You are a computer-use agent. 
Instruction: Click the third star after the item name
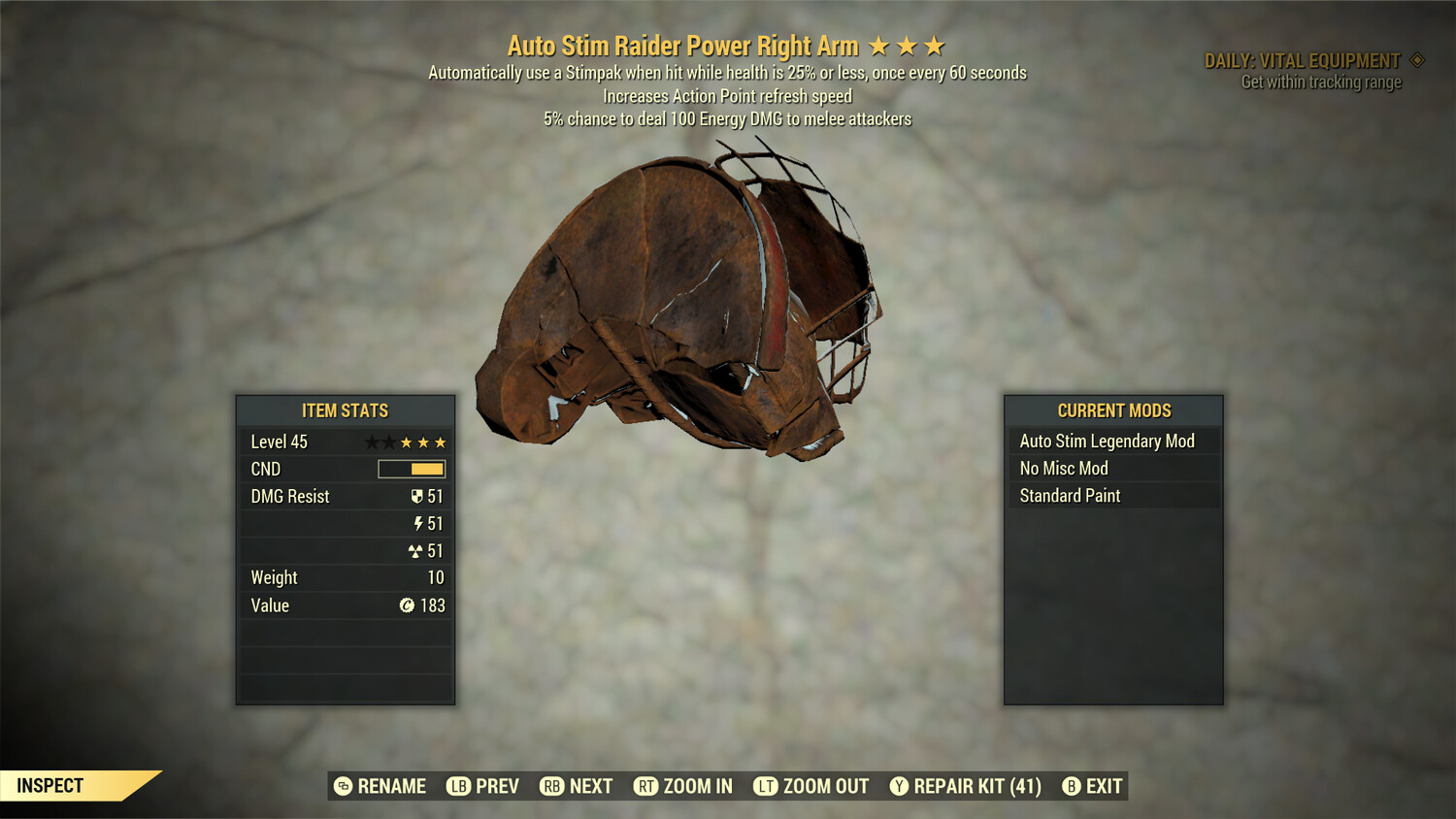click(934, 44)
